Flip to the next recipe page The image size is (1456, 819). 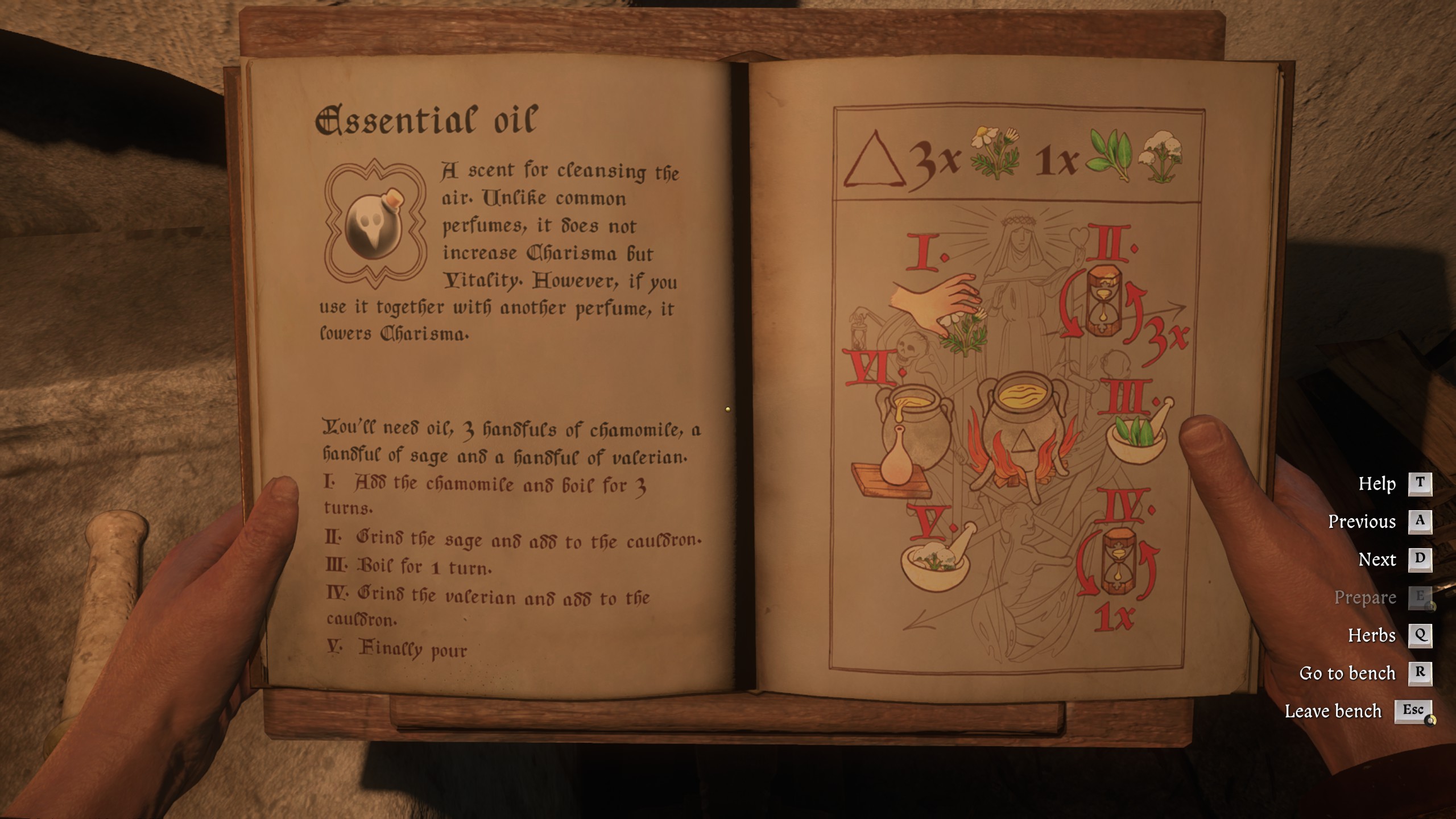[1421, 560]
